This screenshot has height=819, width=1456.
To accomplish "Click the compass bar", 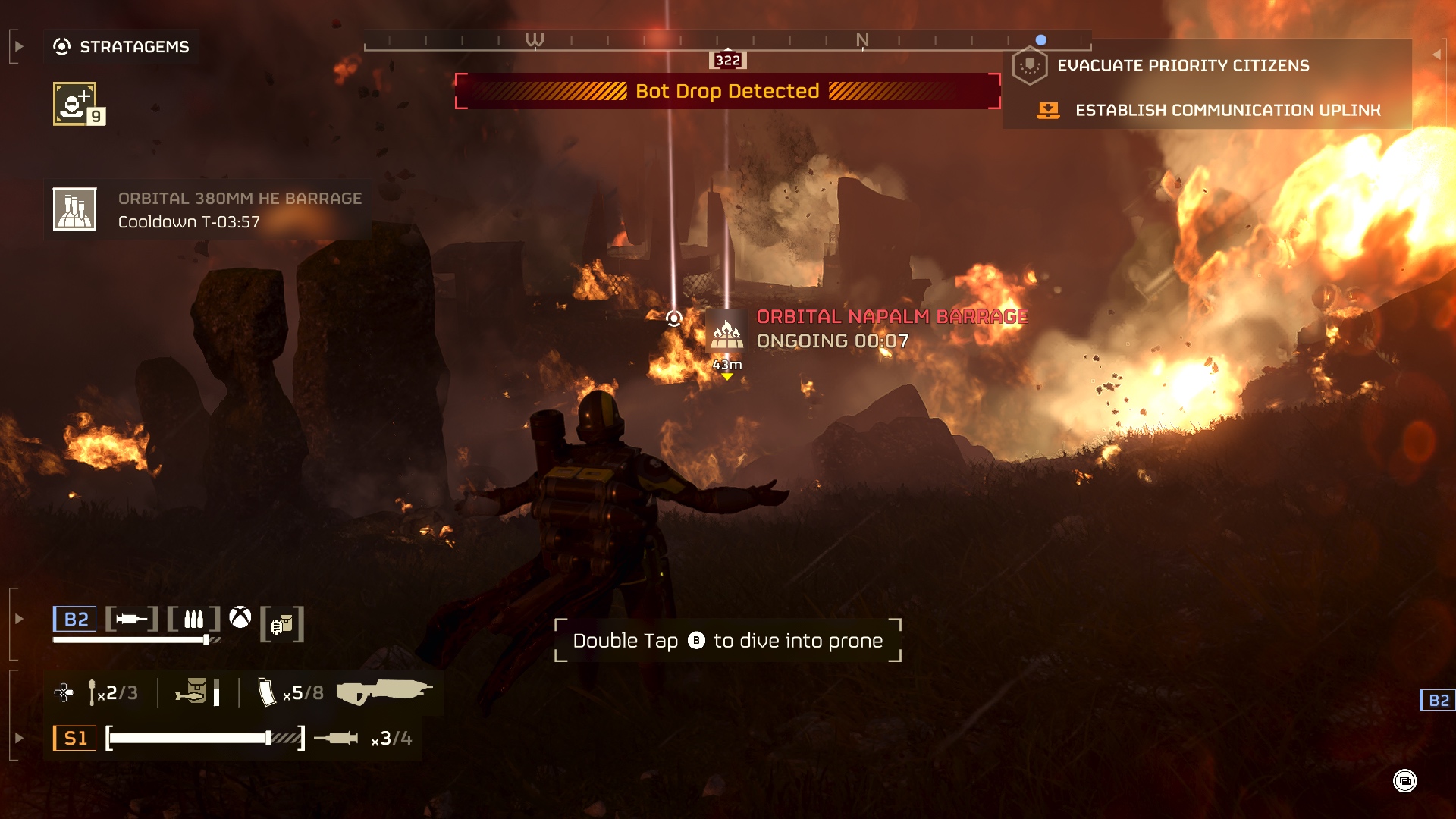I will 726,41.
